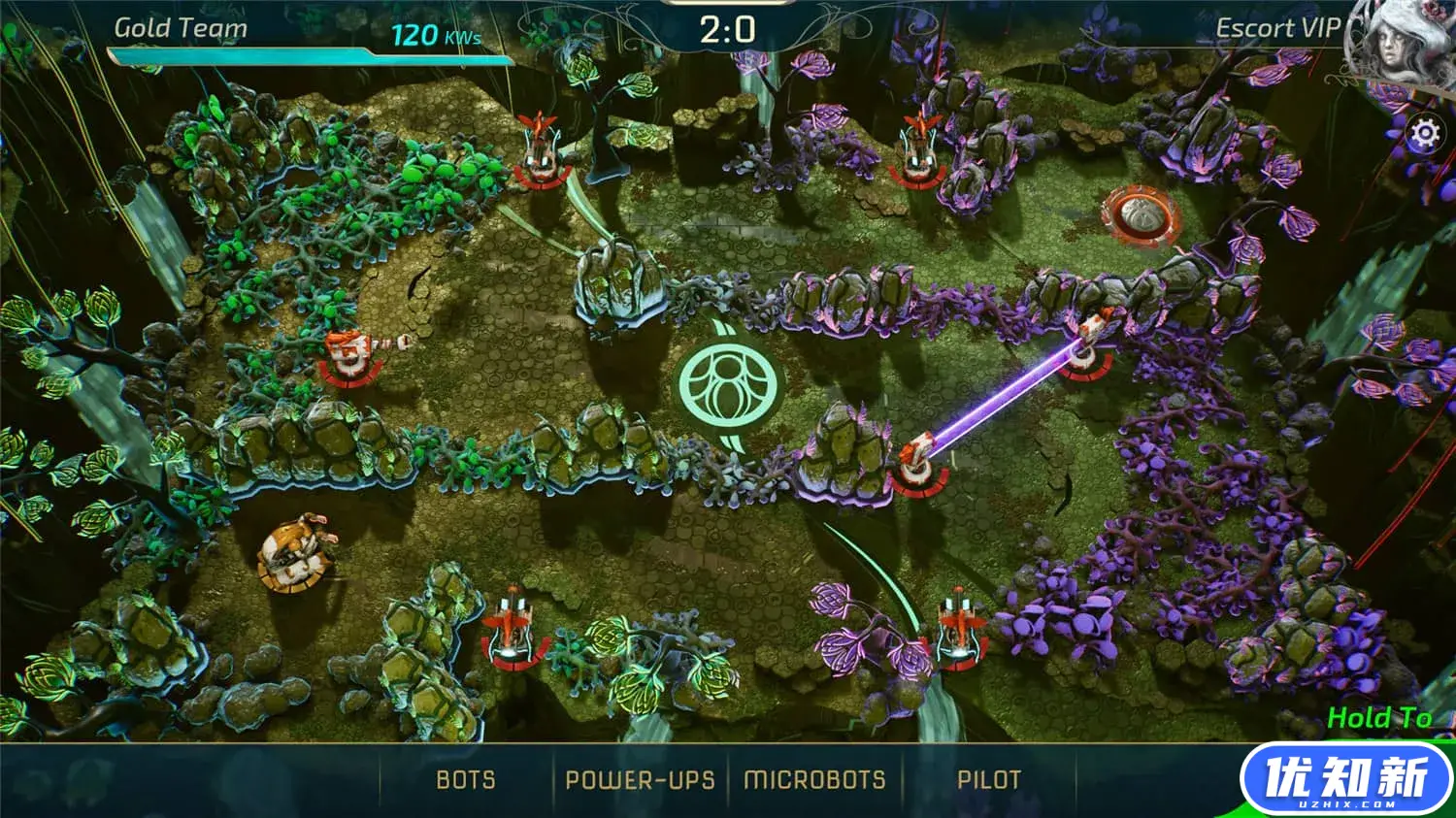Click the pilot portrait in the corner
Viewport: 1456px width, 818px height.
(1398, 44)
